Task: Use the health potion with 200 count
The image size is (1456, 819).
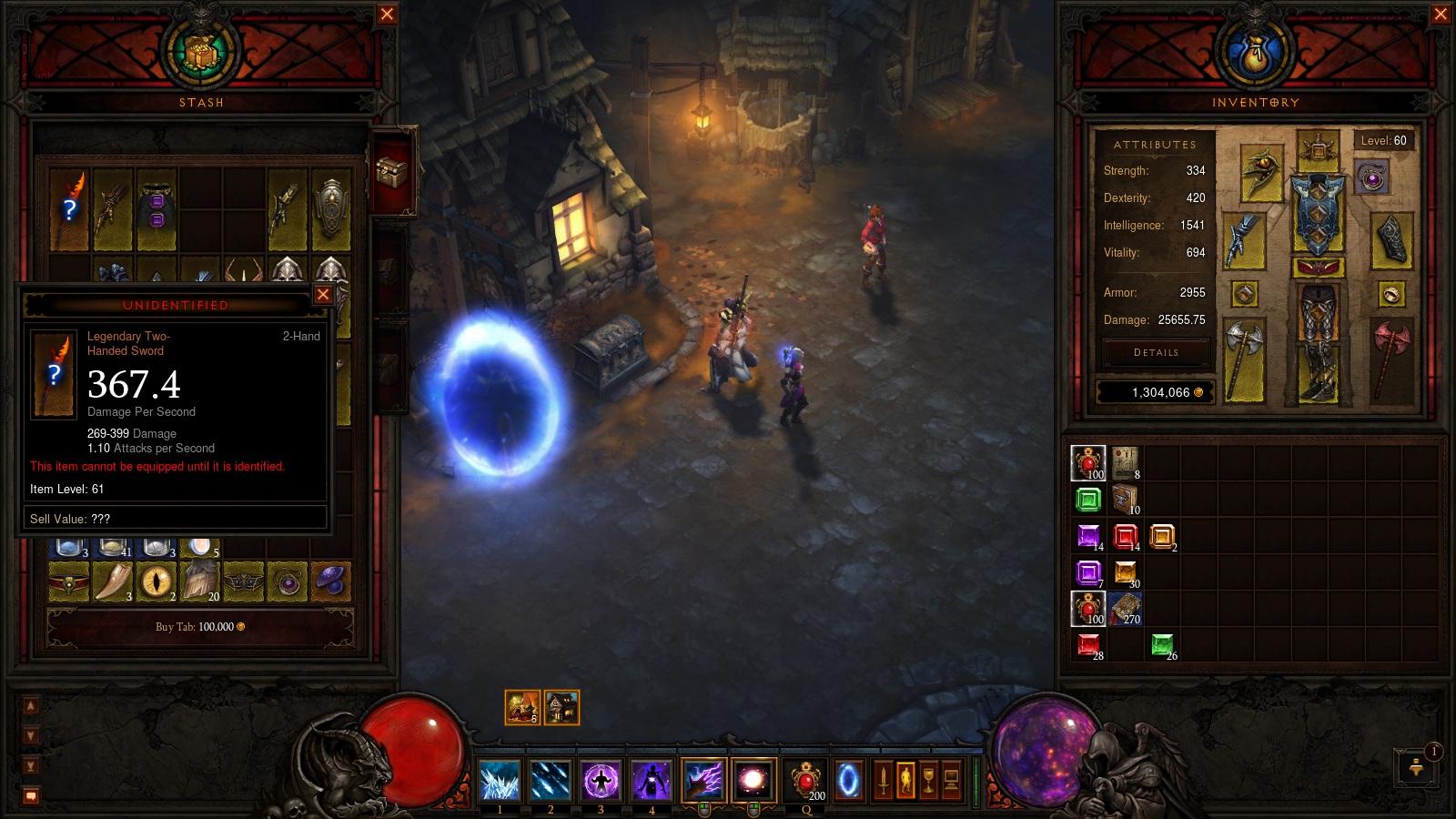Action: (x=805, y=780)
